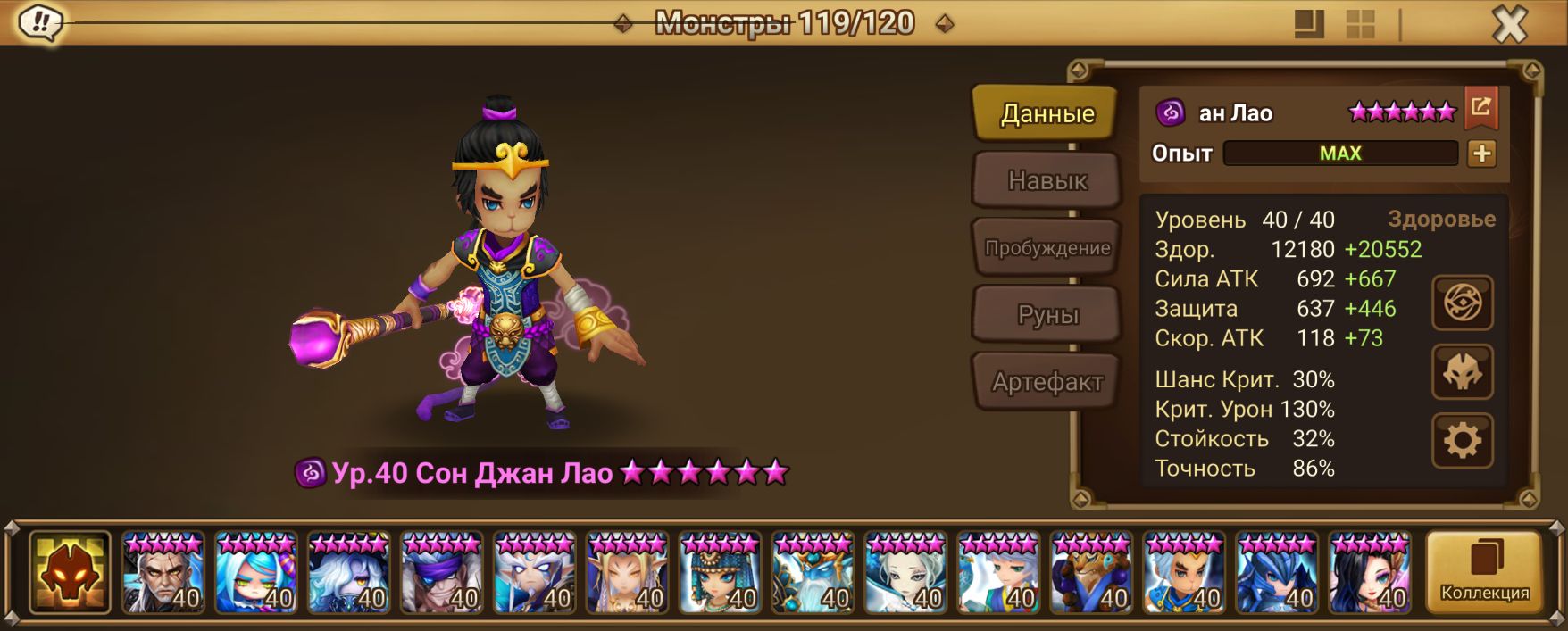1568x631 pixels.
Task: Choose the single-panel view icon
Action: tap(1309, 25)
